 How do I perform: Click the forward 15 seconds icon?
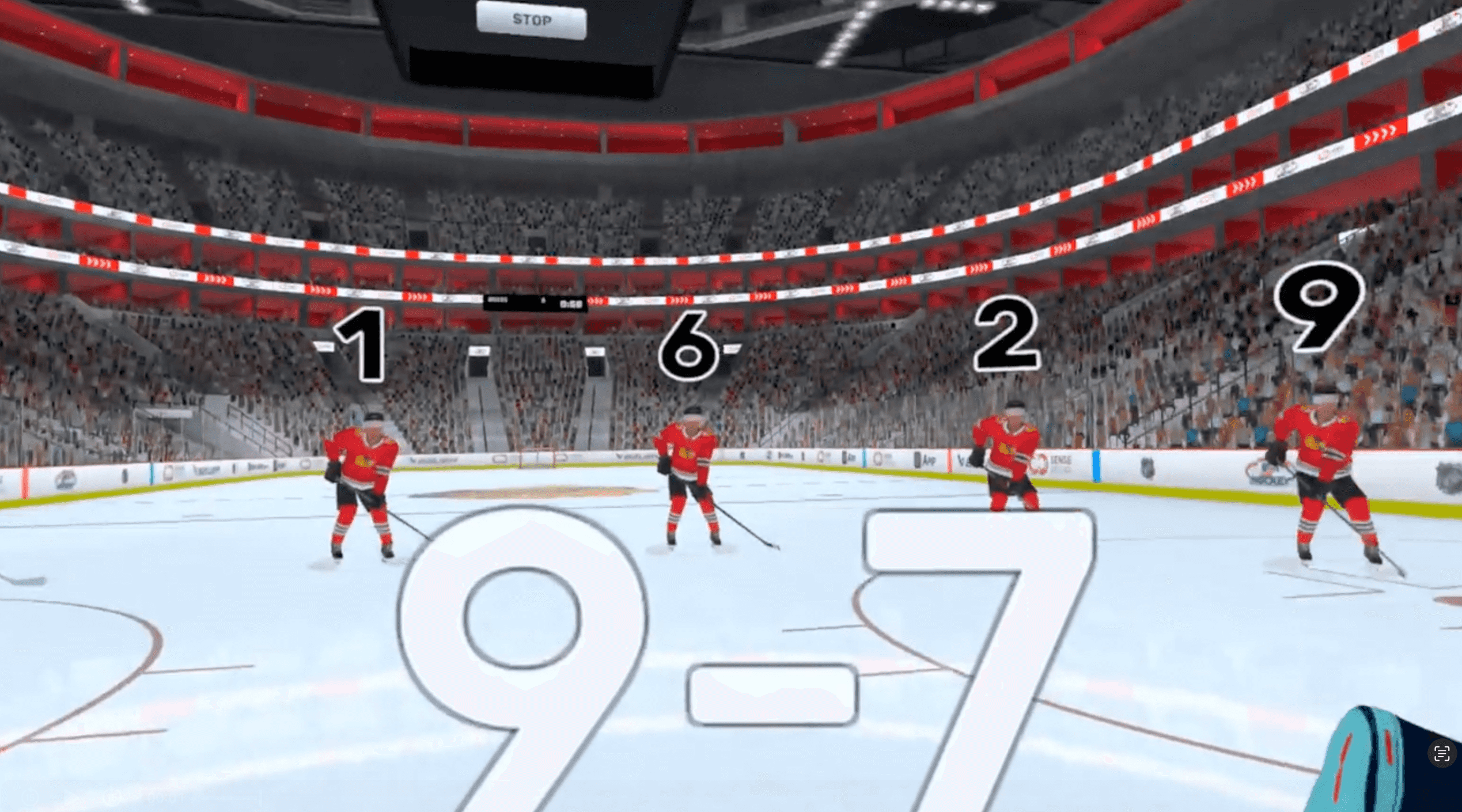tap(113, 798)
